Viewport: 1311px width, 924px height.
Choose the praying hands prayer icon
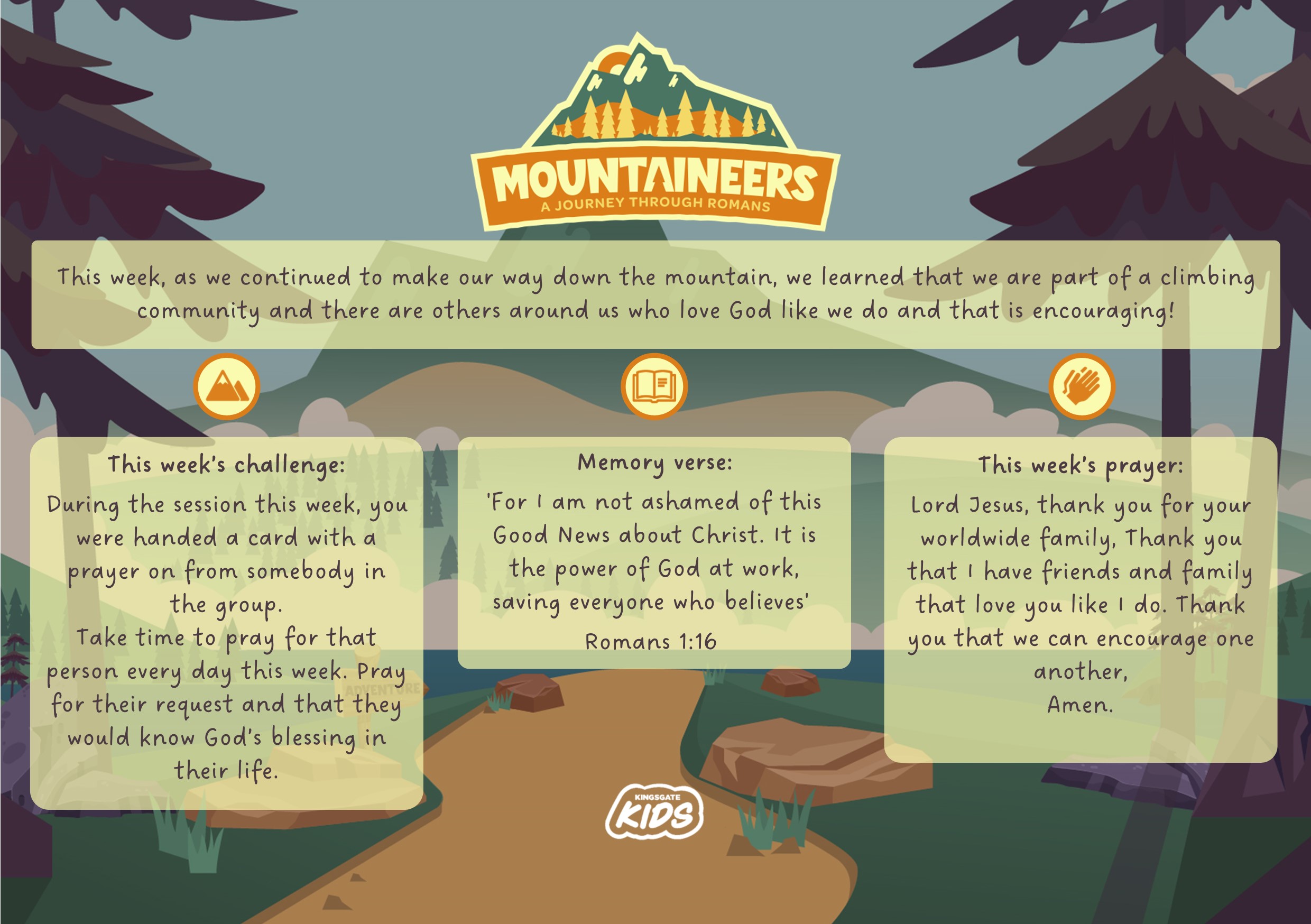click(1082, 386)
